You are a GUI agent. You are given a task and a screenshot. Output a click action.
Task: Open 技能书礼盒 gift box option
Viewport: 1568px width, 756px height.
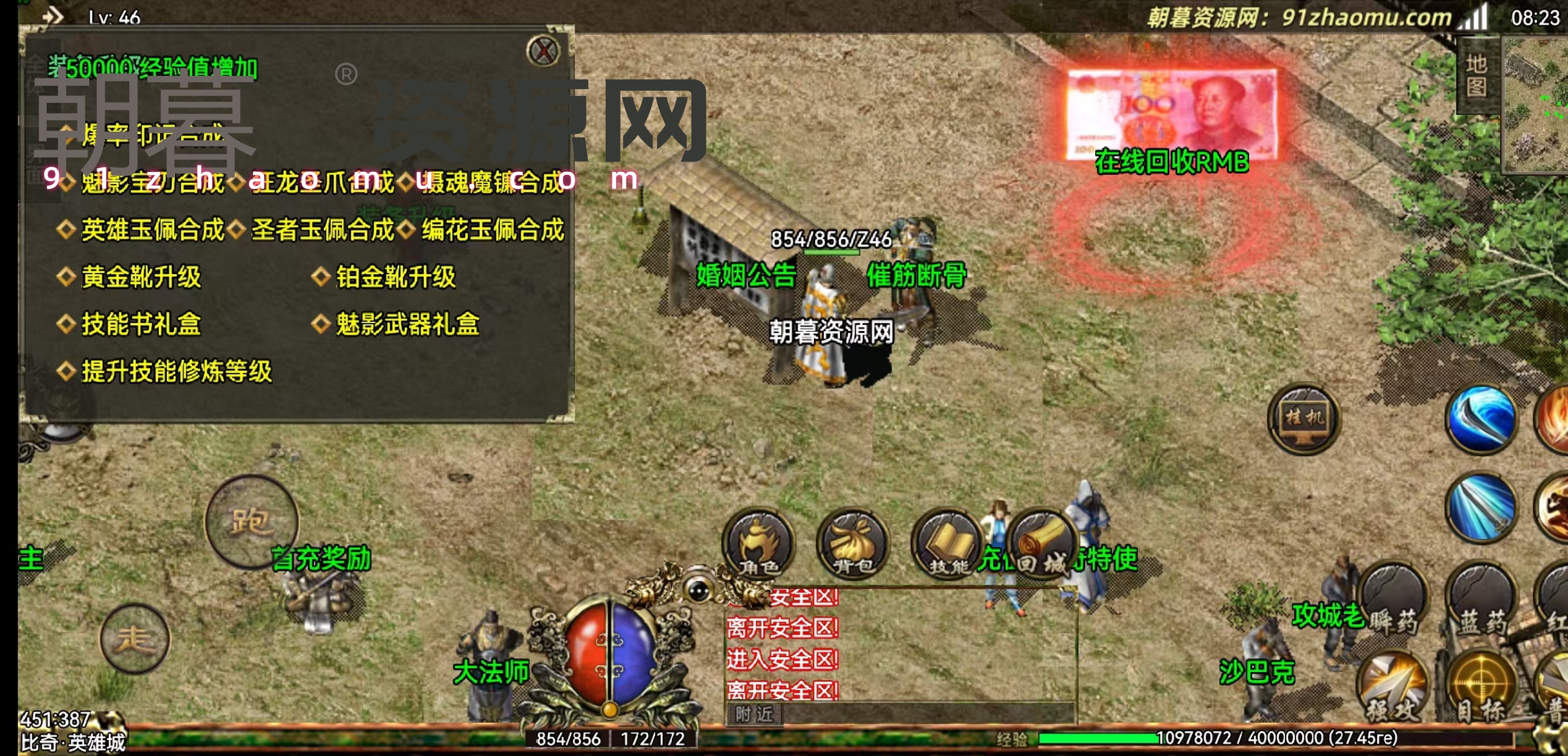pyautogui.click(x=140, y=324)
